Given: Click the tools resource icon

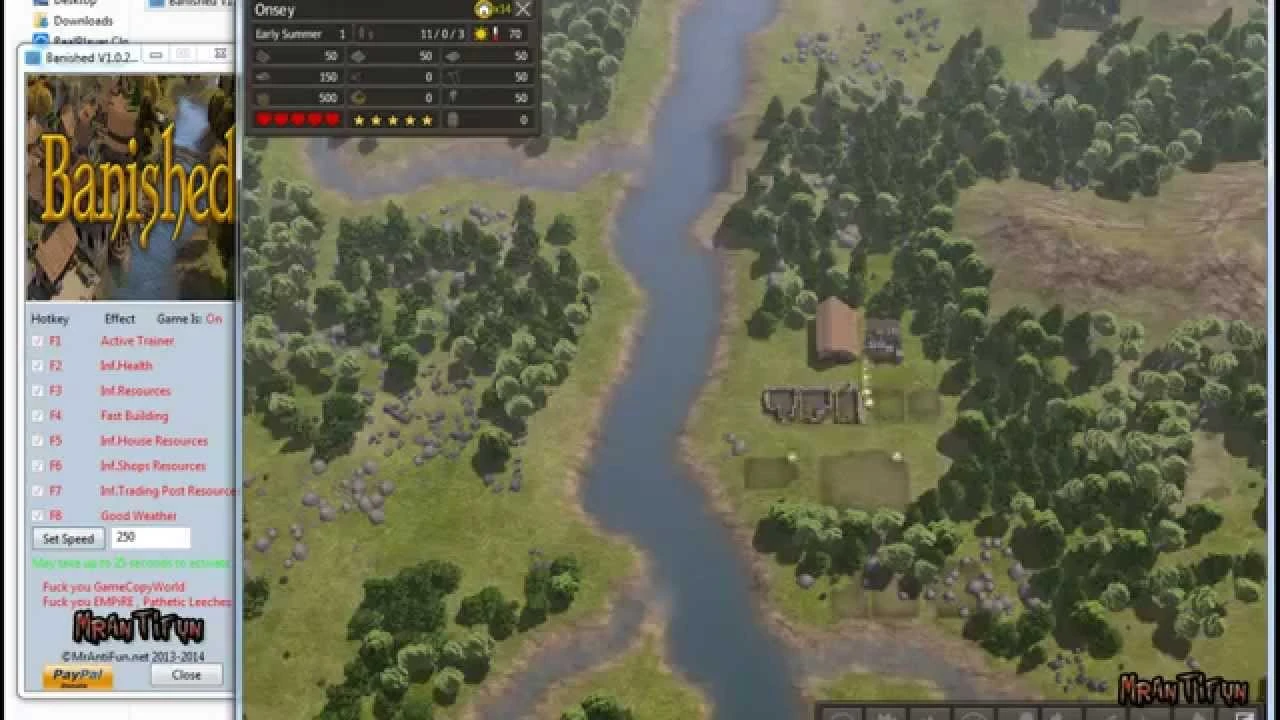Looking at the screenshot, I should (452, 97).
